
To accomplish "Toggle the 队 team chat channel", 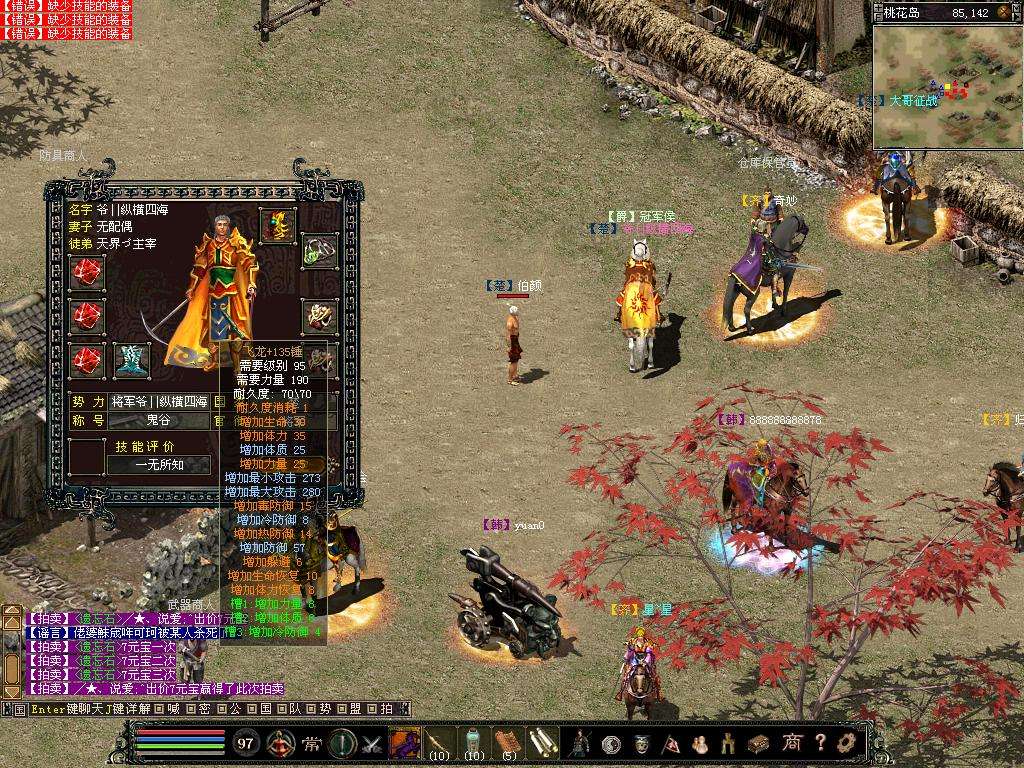I will tap(294, 709).
